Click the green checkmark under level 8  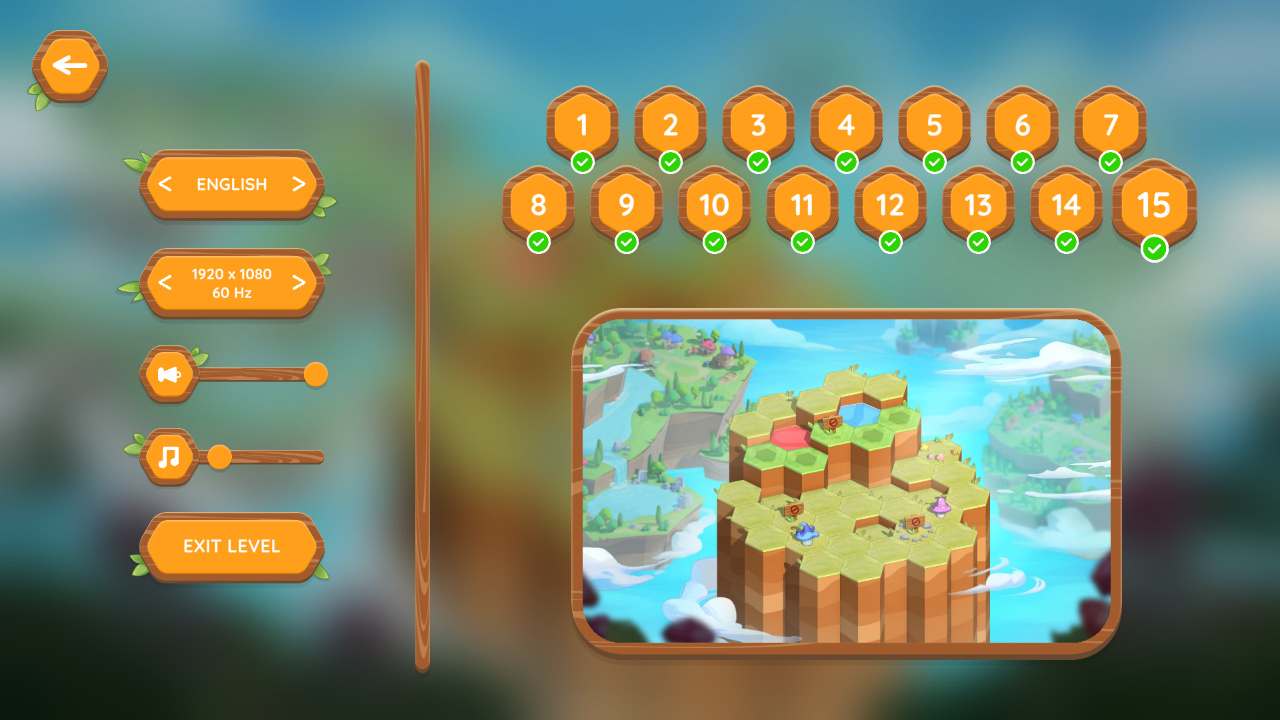539,241
